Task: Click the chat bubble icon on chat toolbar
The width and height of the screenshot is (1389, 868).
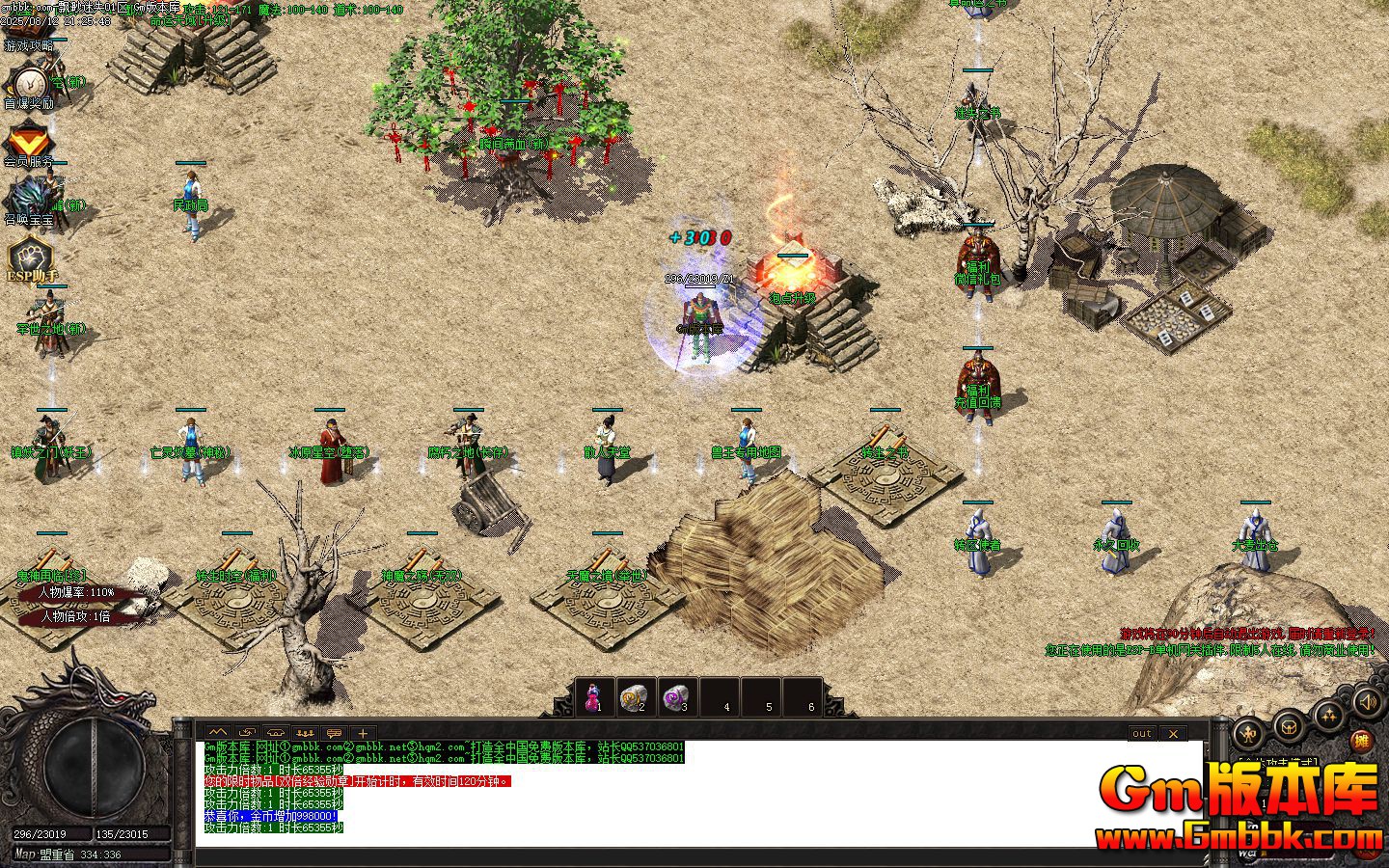Action: click(x=335, y=732)
